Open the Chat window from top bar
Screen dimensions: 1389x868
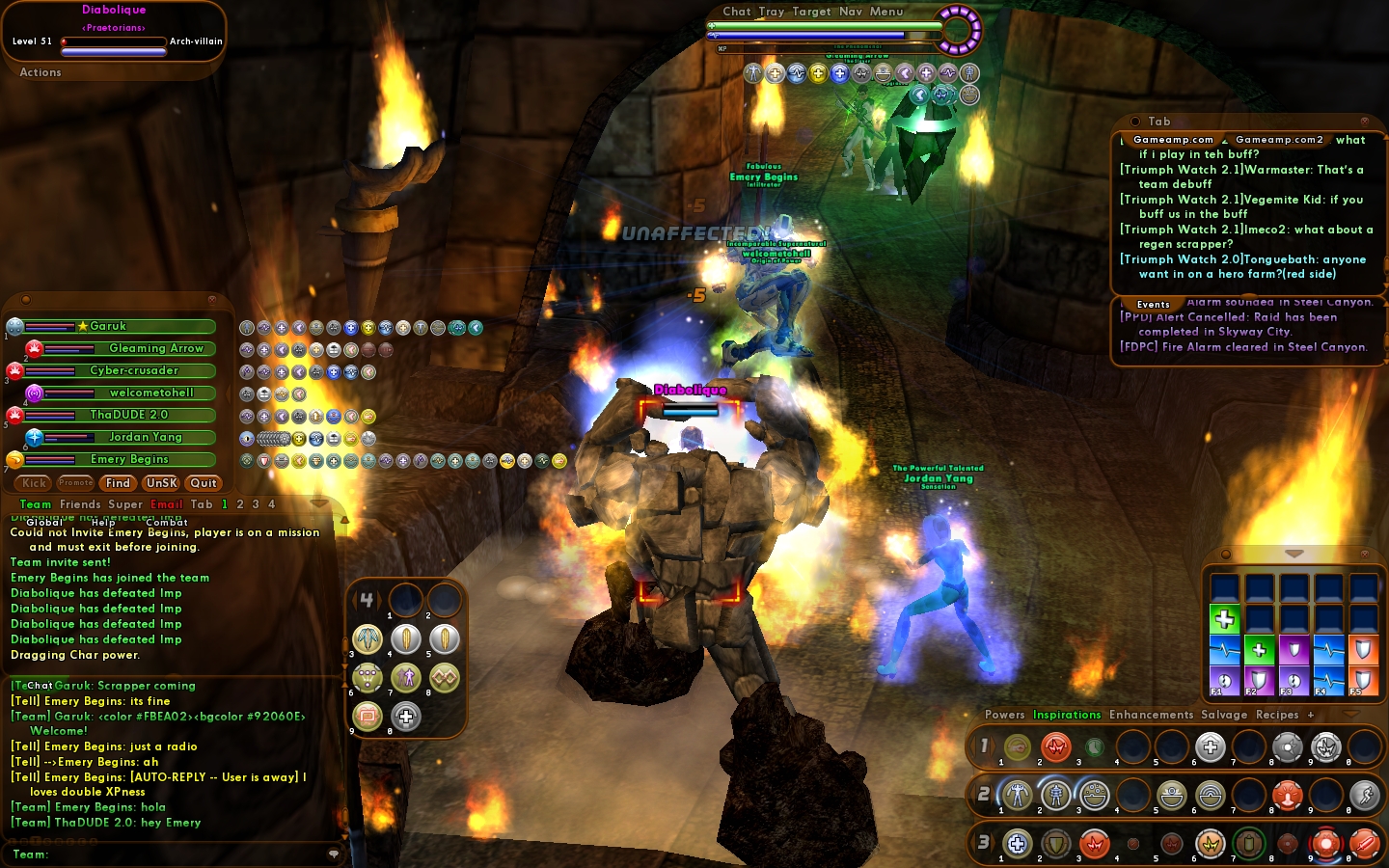click(736, 12)
